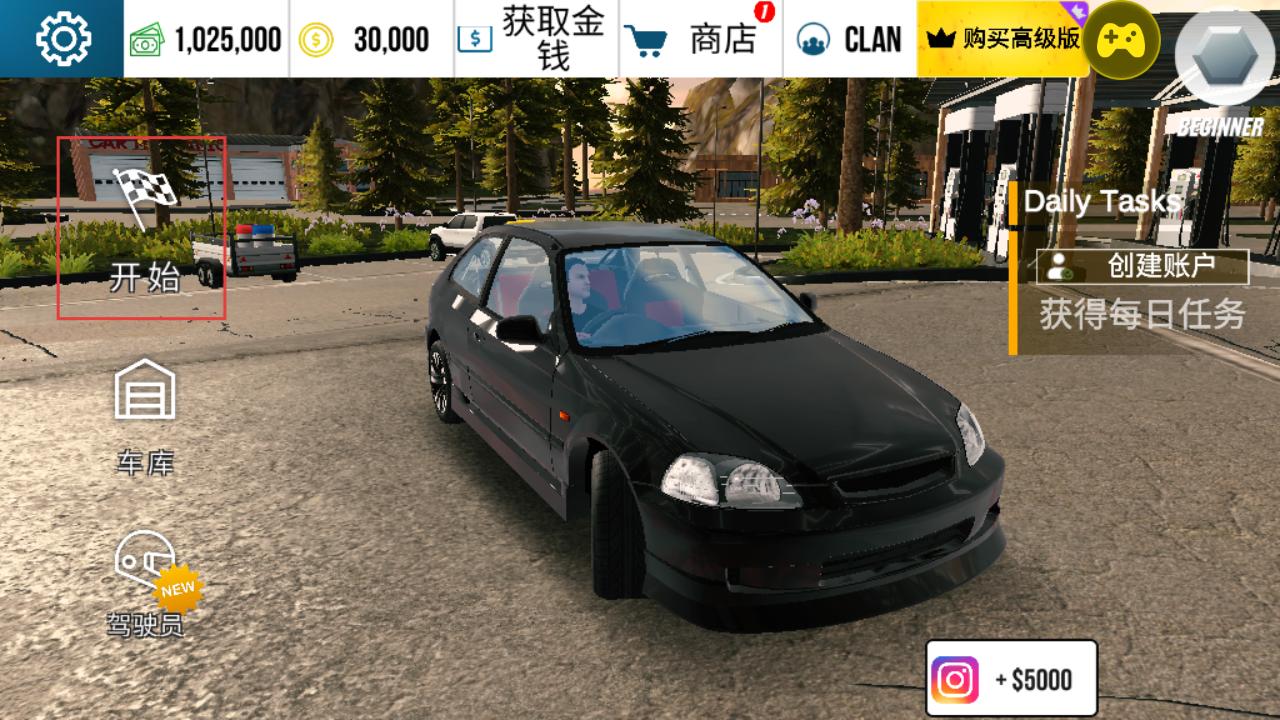This screenshot has width=1280, height=720.
Task: Open the settings gear menu
Action: pos(62,39)
